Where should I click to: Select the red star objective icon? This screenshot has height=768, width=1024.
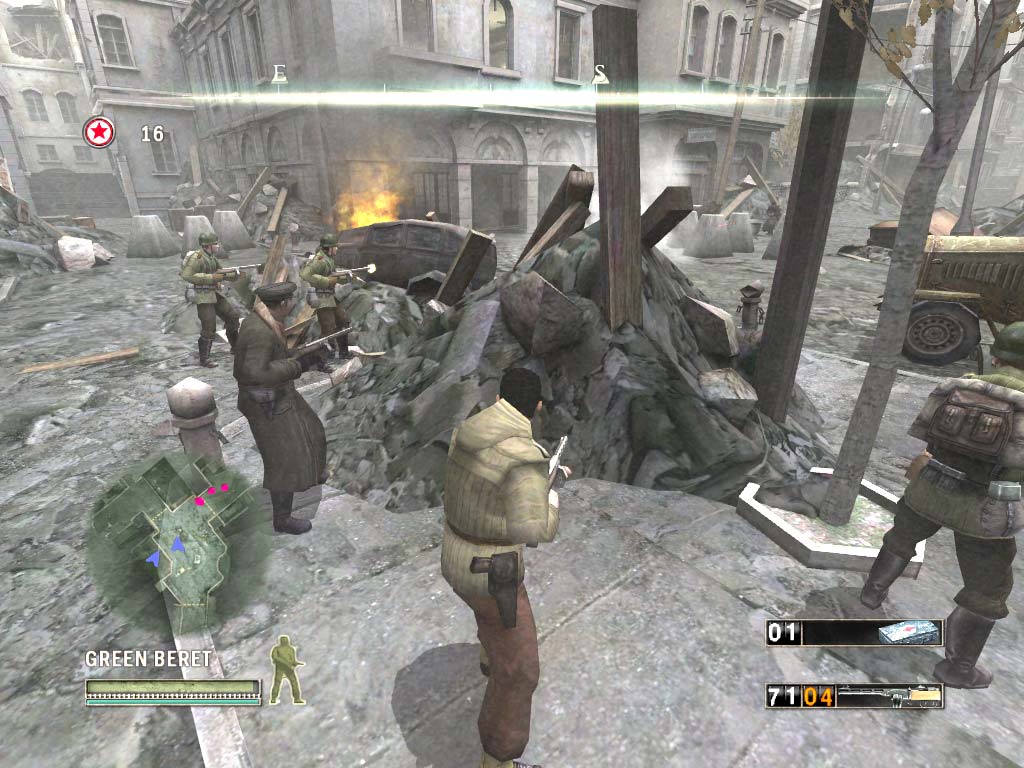[99, 133]
